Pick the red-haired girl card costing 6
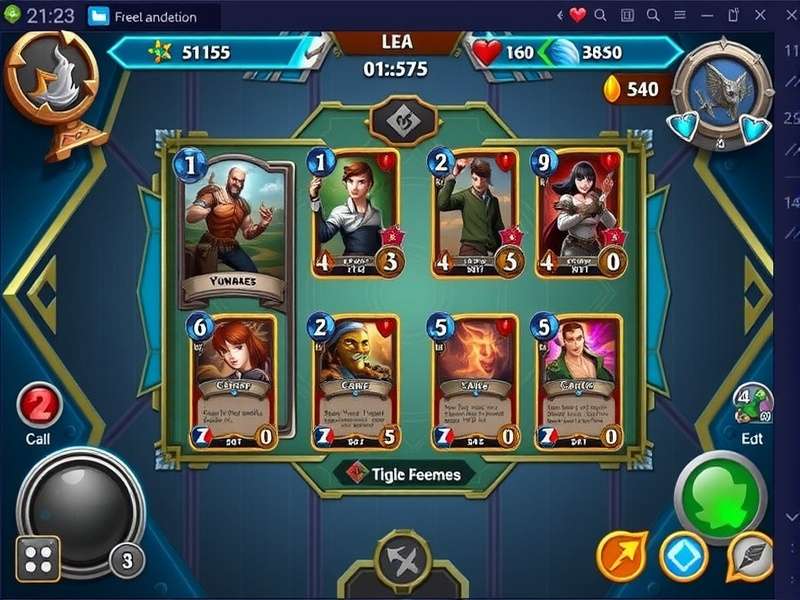This screenshot has width=800, height=600. 234,382
